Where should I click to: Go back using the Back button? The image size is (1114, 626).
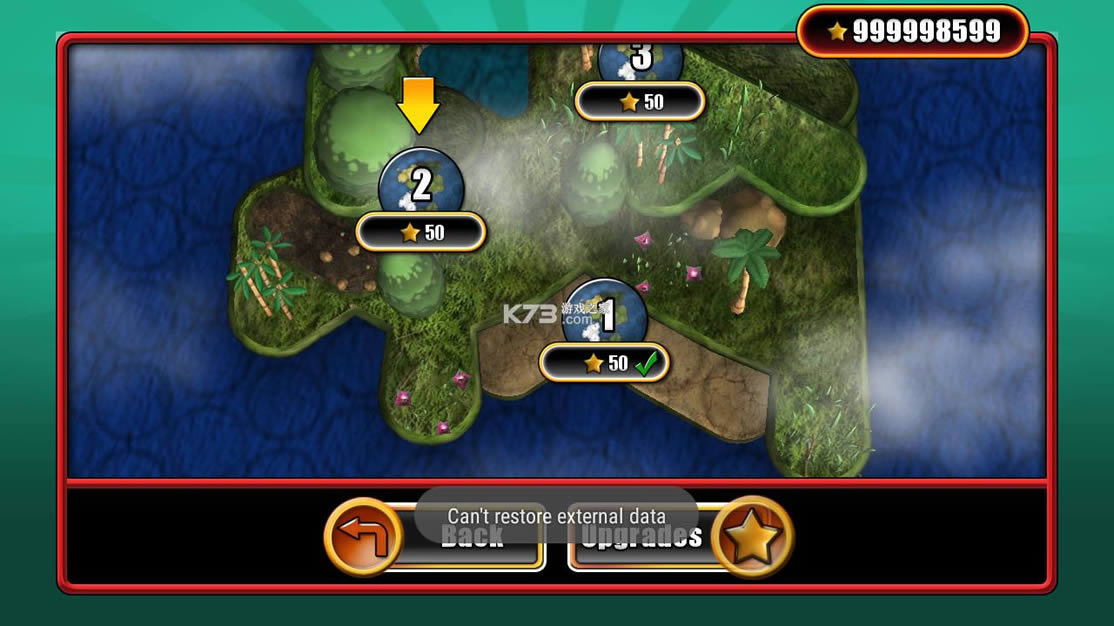[437, 537]
